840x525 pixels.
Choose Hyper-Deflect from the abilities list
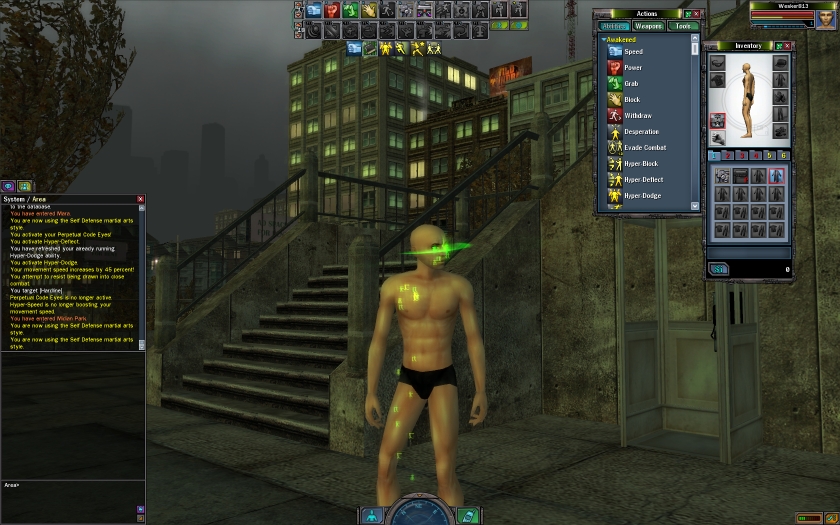click(x=643, y=179)
